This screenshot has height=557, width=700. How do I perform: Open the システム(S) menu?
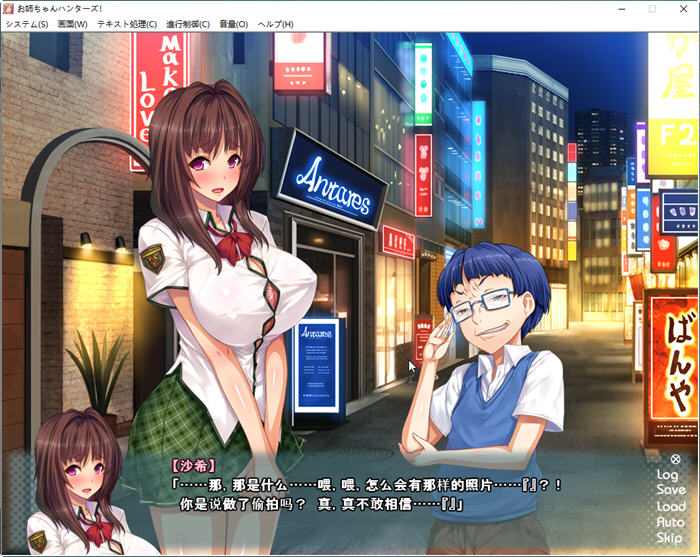coord(26,24)
